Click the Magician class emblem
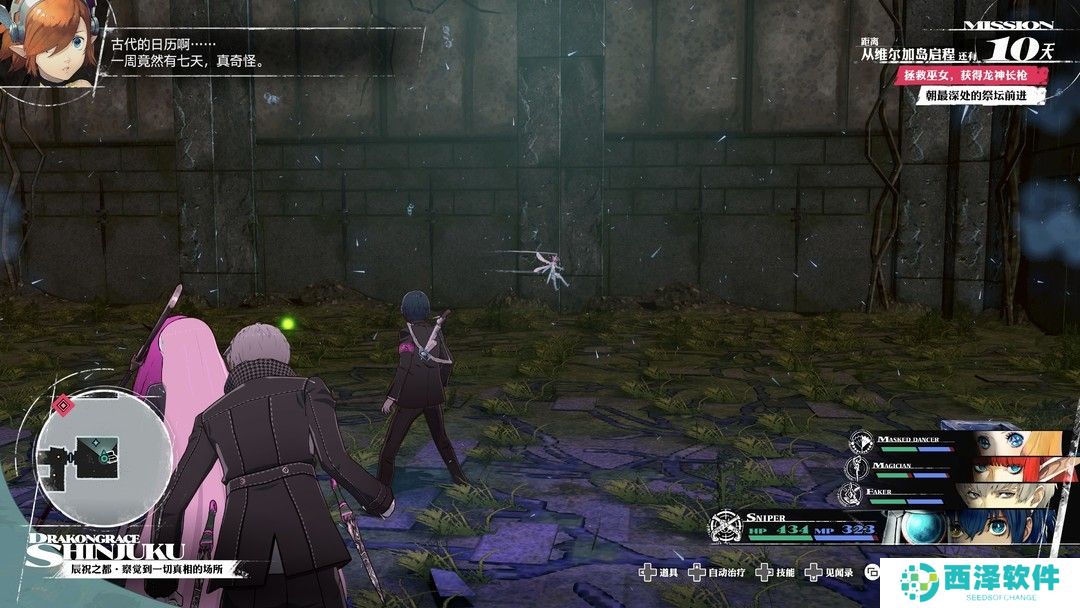1080x608 pixels. [857, 467]
